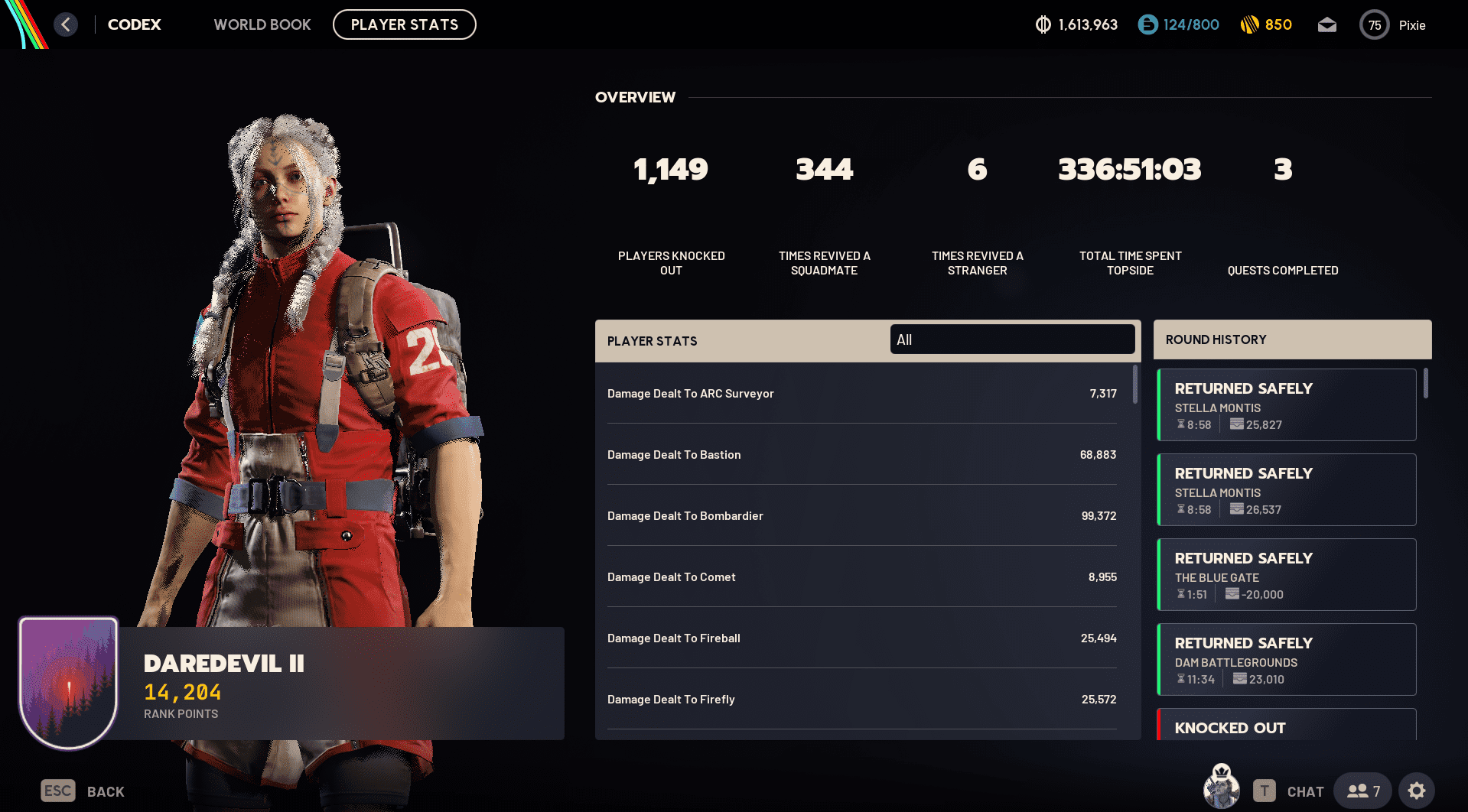1468x812 pixels.
Task: Open the mail envelope inbox
Action: pos(1327,24)
